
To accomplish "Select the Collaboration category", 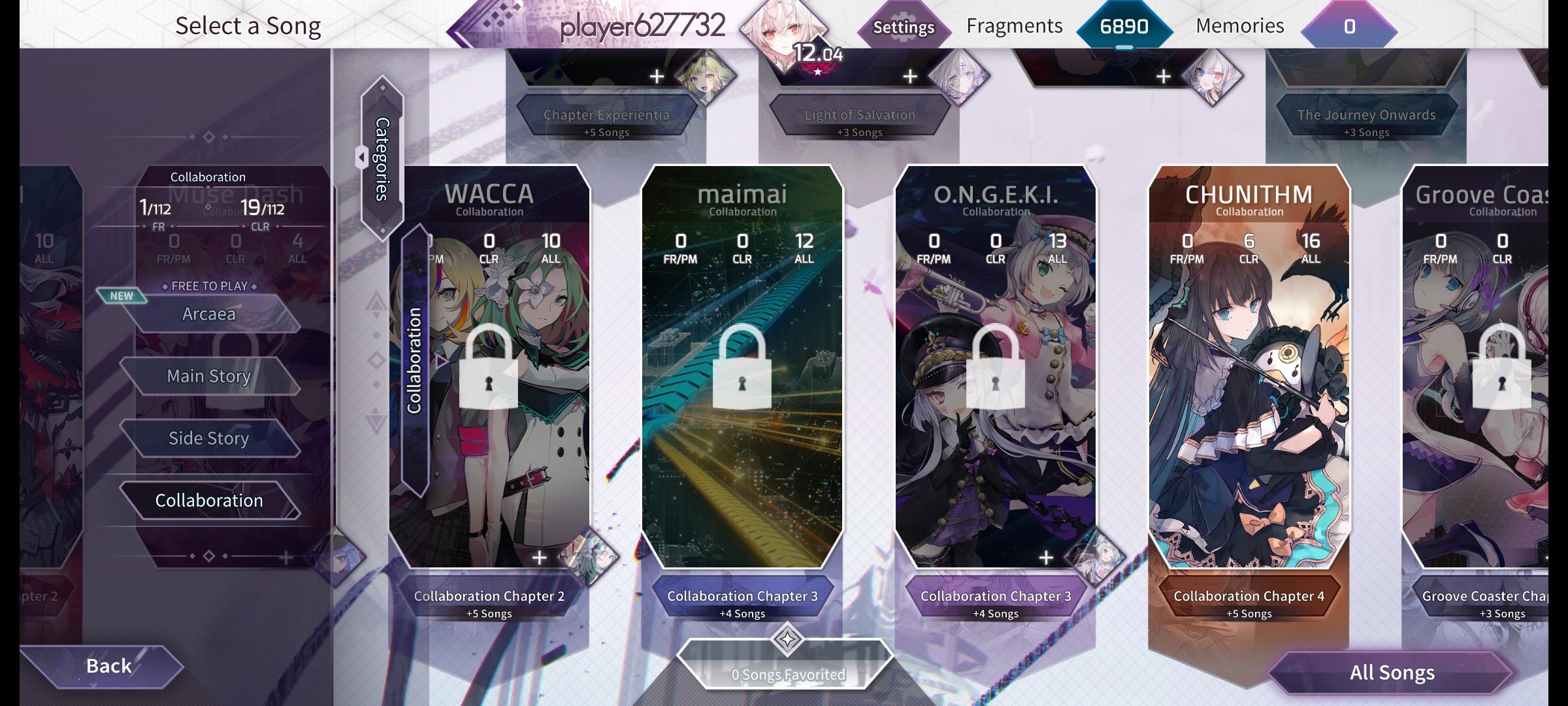I will tap(209, 500).
